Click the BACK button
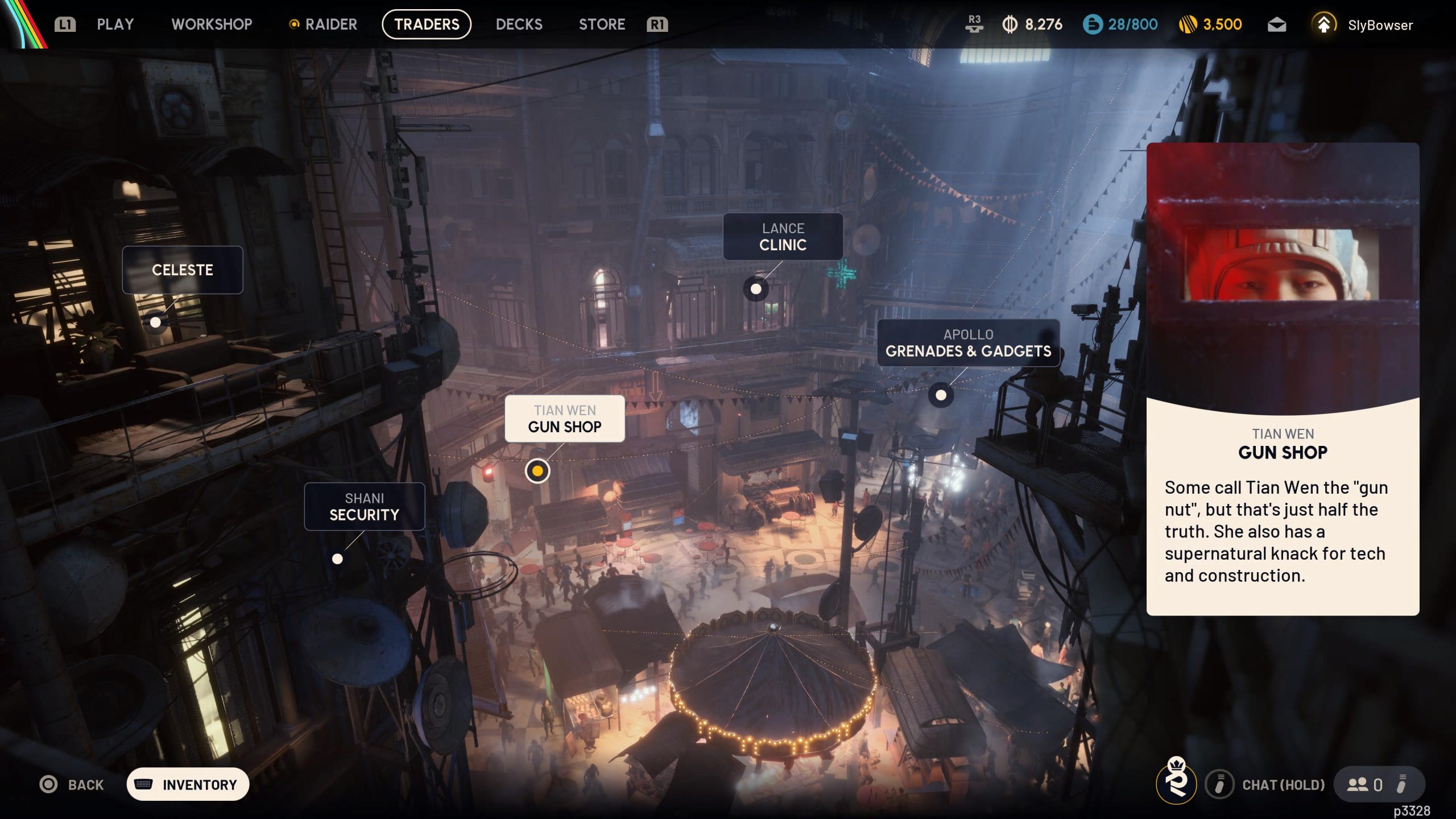 coord(71,784)
